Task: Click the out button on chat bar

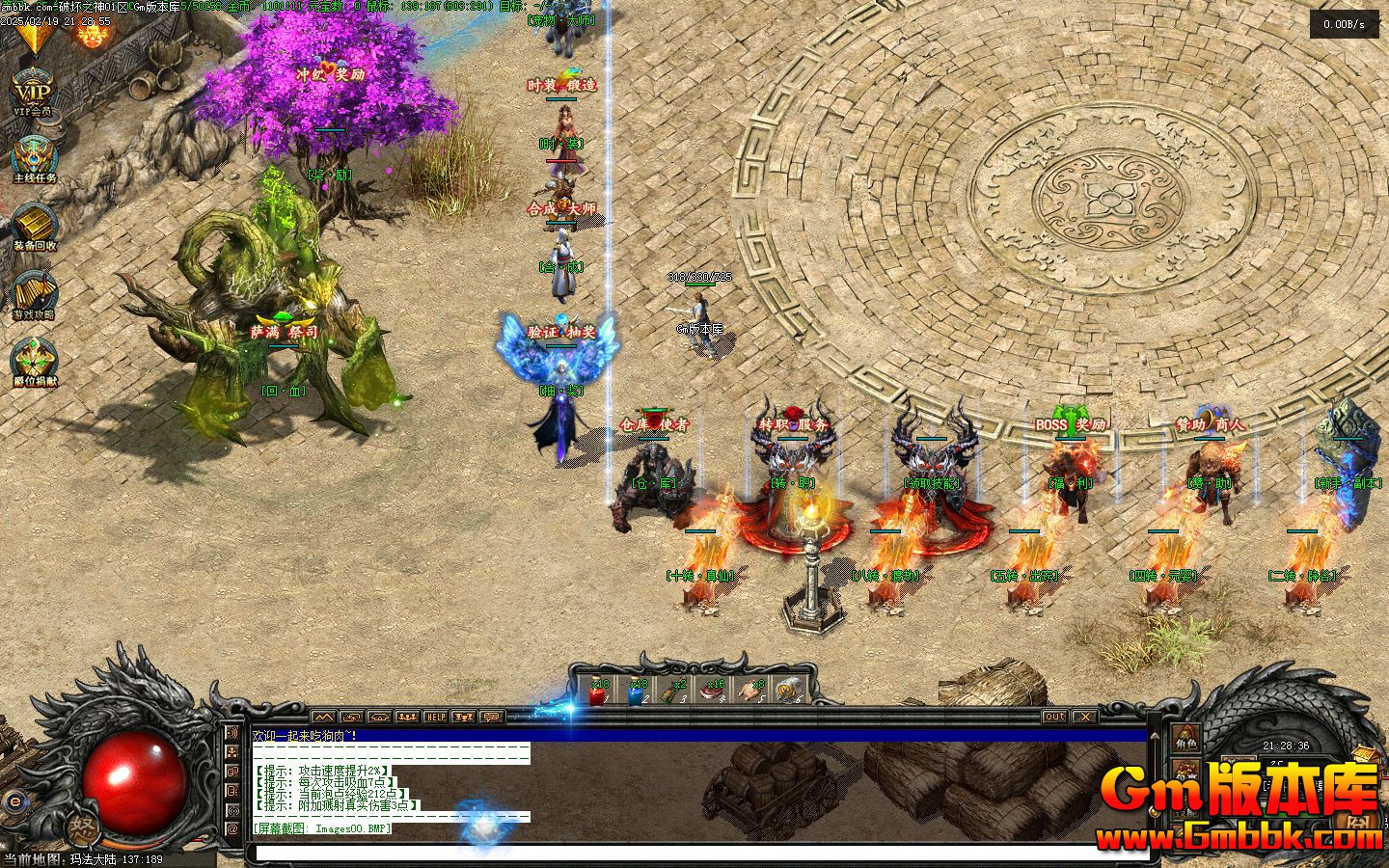Action: click(1054, 717)
